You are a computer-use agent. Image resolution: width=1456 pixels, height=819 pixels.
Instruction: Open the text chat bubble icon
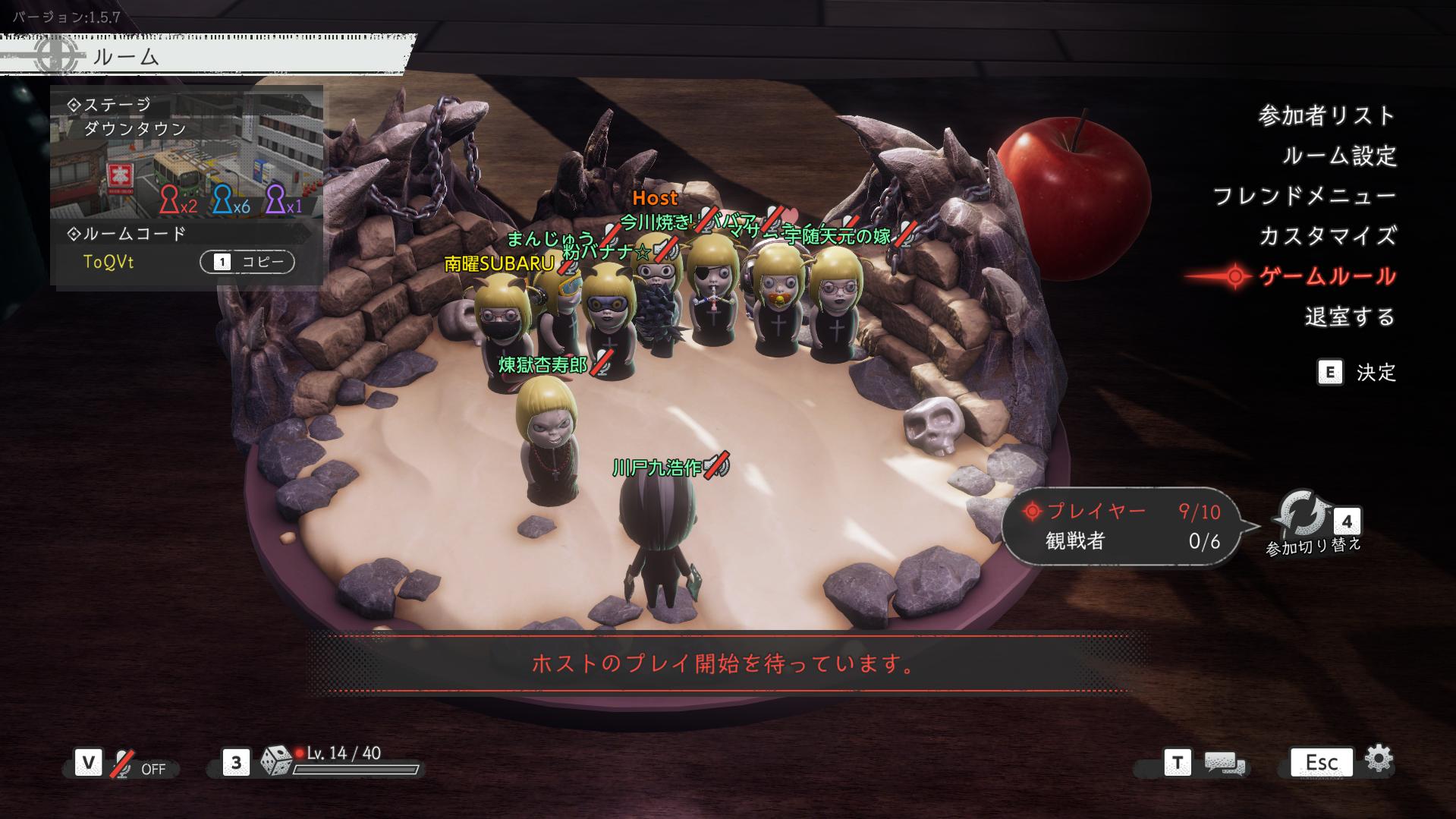tap(1224, 764)
